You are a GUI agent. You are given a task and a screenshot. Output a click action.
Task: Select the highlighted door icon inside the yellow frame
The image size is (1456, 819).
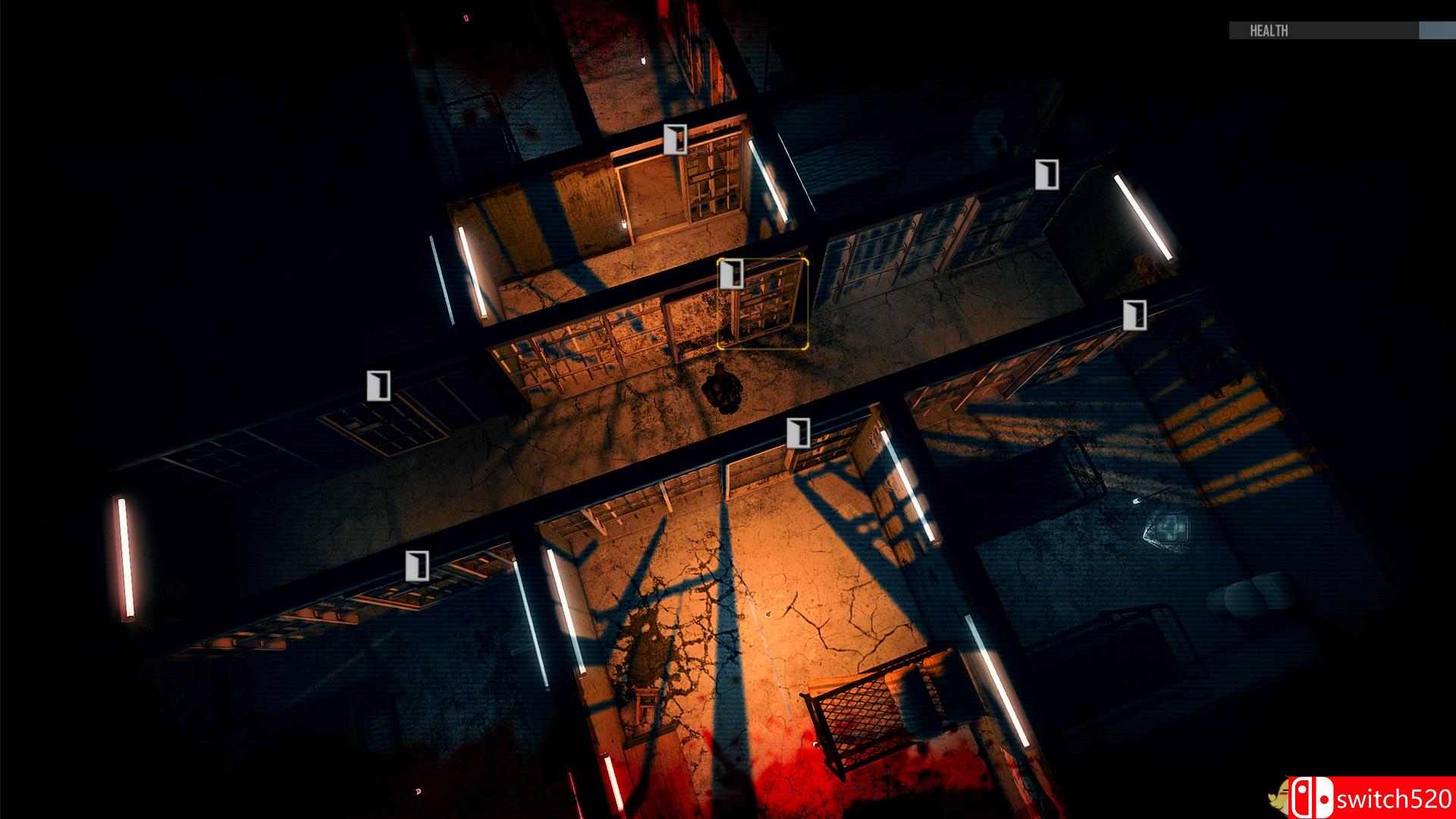click(733, 275)
